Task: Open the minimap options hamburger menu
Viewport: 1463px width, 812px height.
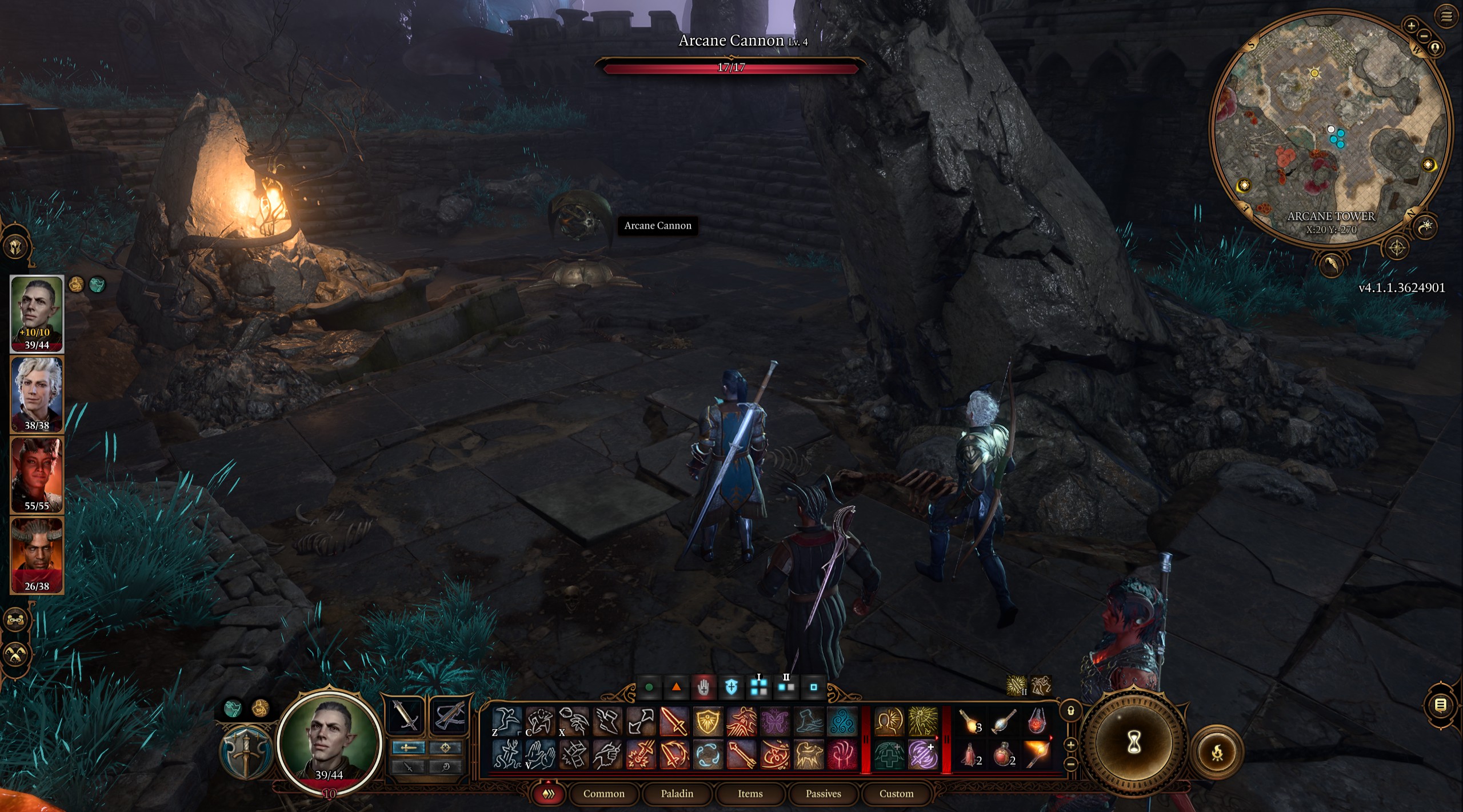Action: [x=1446, y=17]
